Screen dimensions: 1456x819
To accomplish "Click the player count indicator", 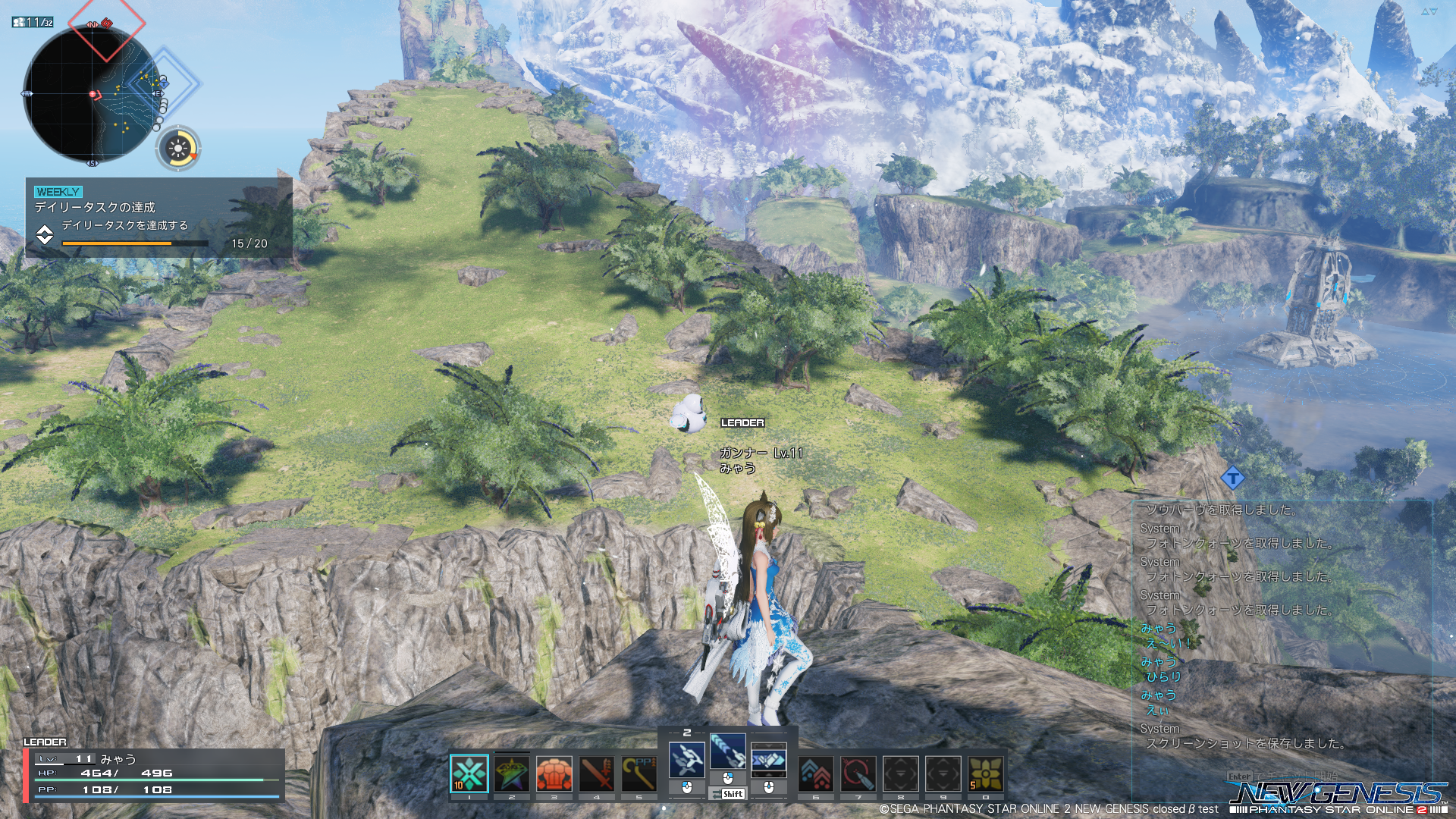I will click(x=33, y=22).
